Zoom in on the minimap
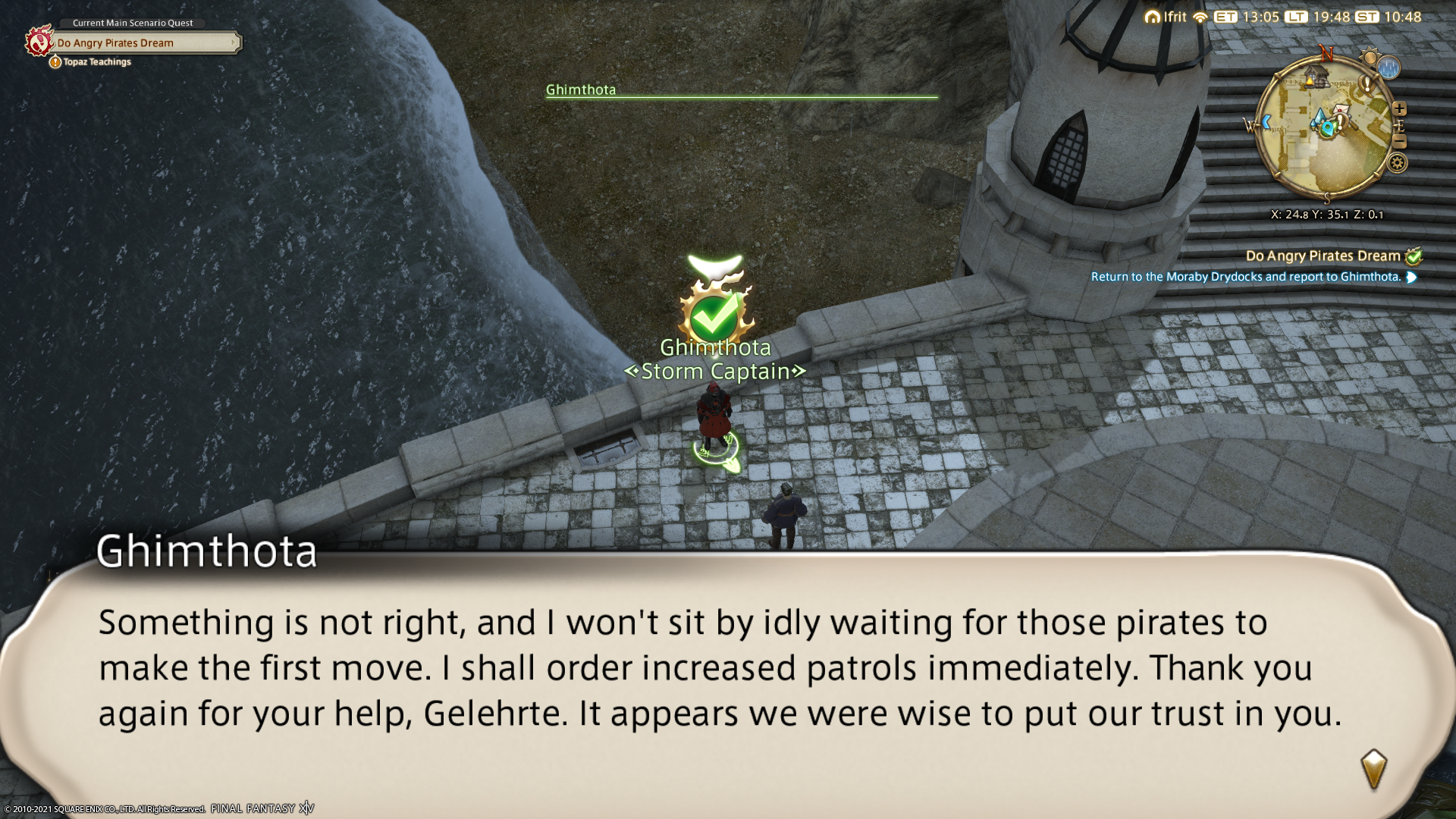 1399,109
